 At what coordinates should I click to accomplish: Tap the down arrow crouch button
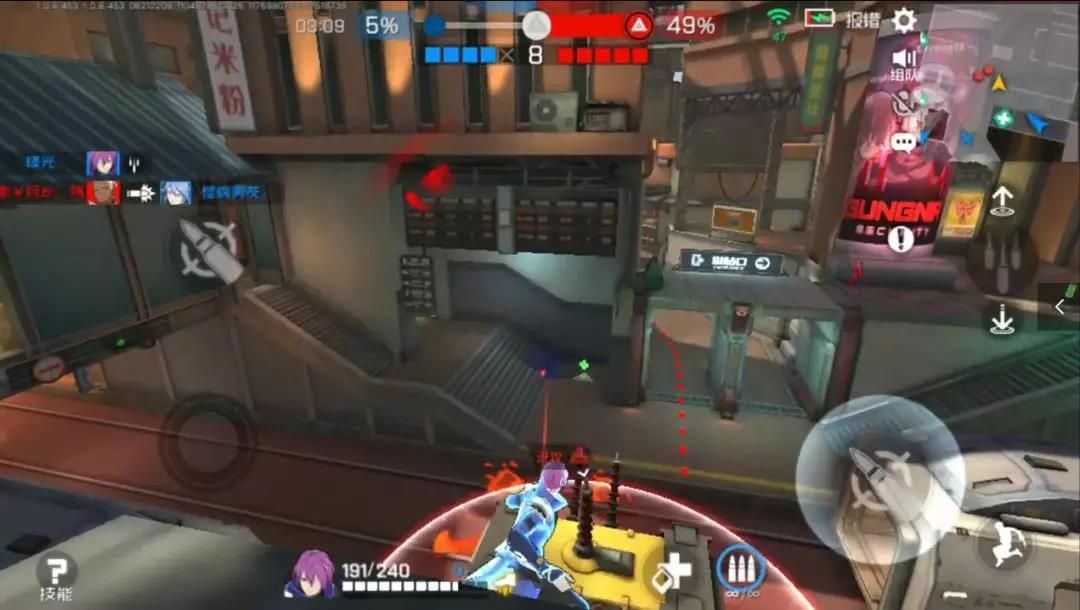[x=1002, y=320]
